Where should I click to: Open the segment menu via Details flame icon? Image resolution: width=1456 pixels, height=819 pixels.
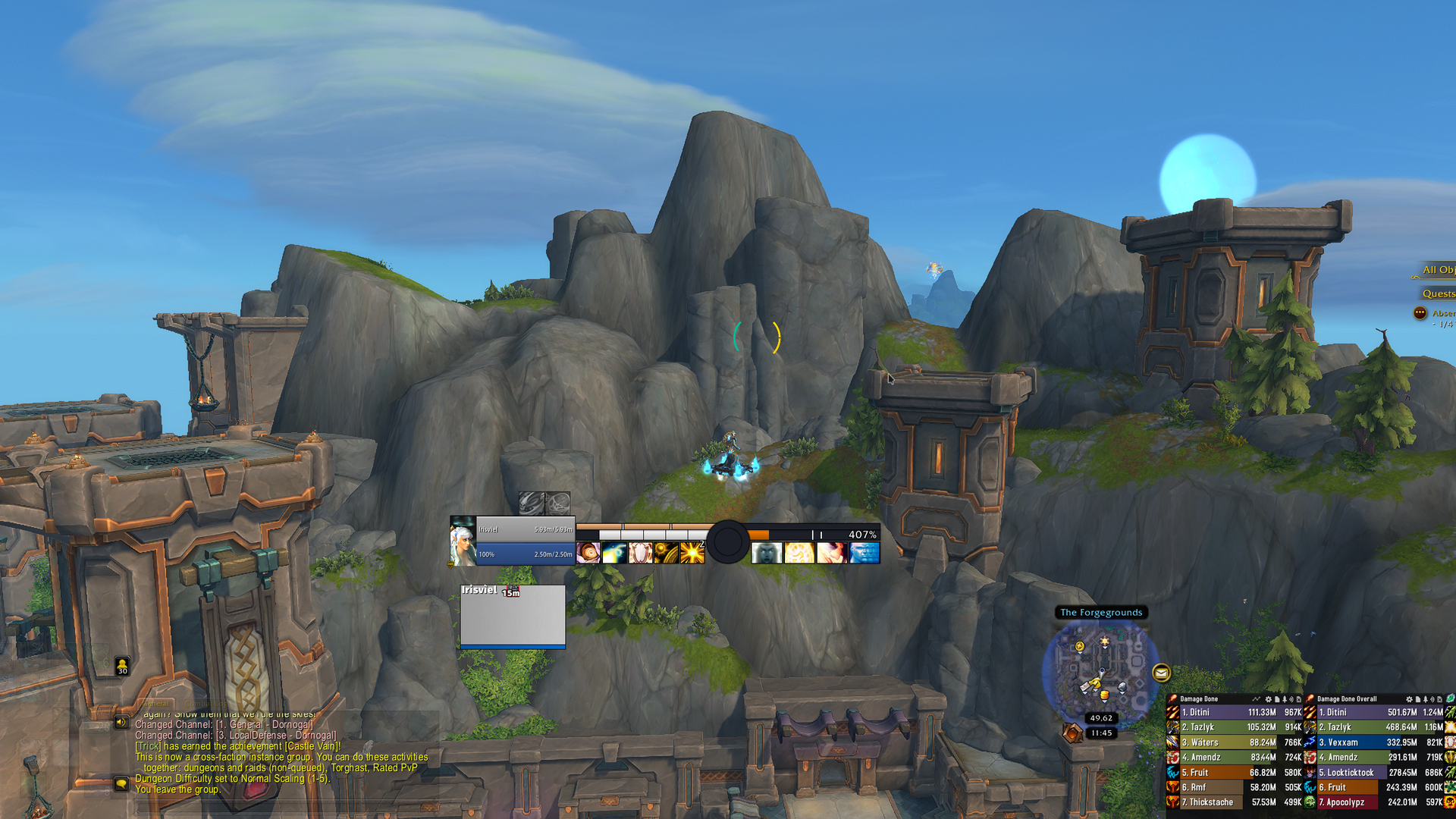(x=1173, y=699)
